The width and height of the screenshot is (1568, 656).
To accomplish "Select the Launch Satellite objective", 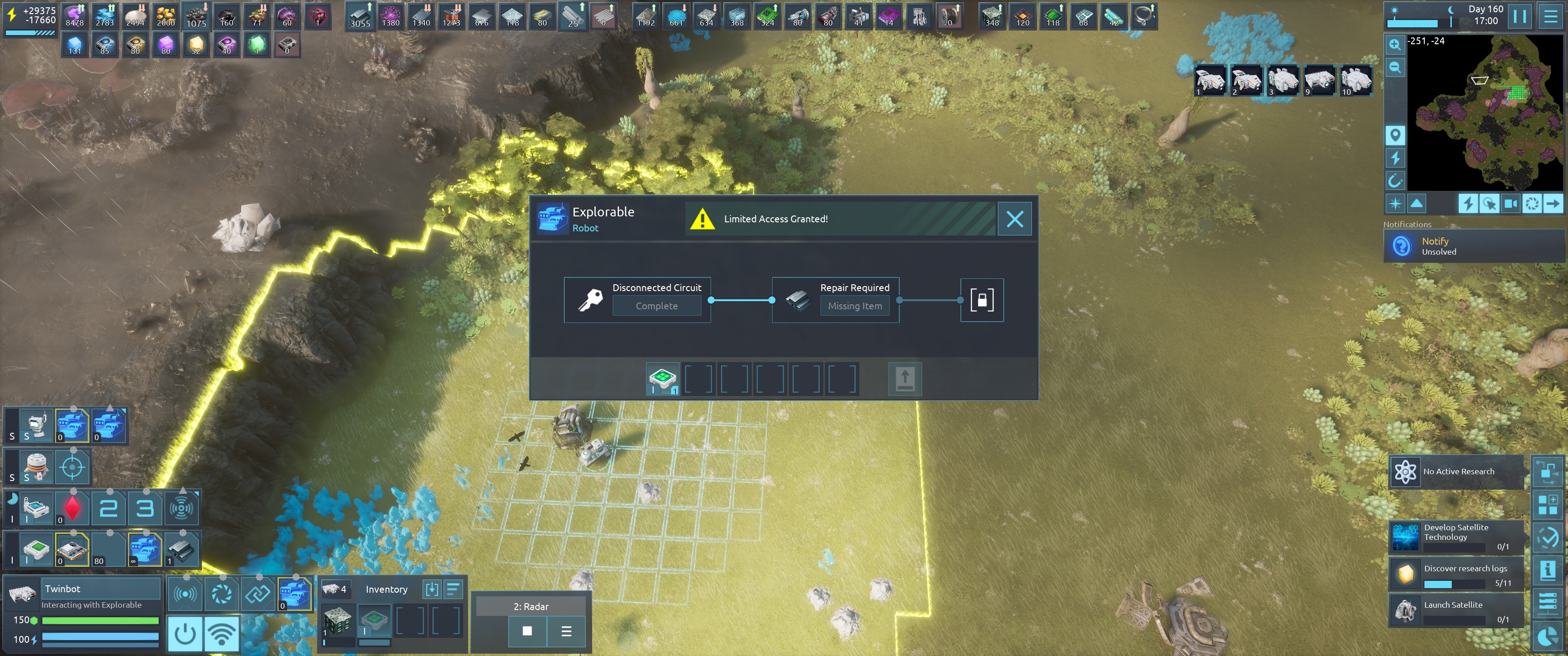I will click(1456, 610).
